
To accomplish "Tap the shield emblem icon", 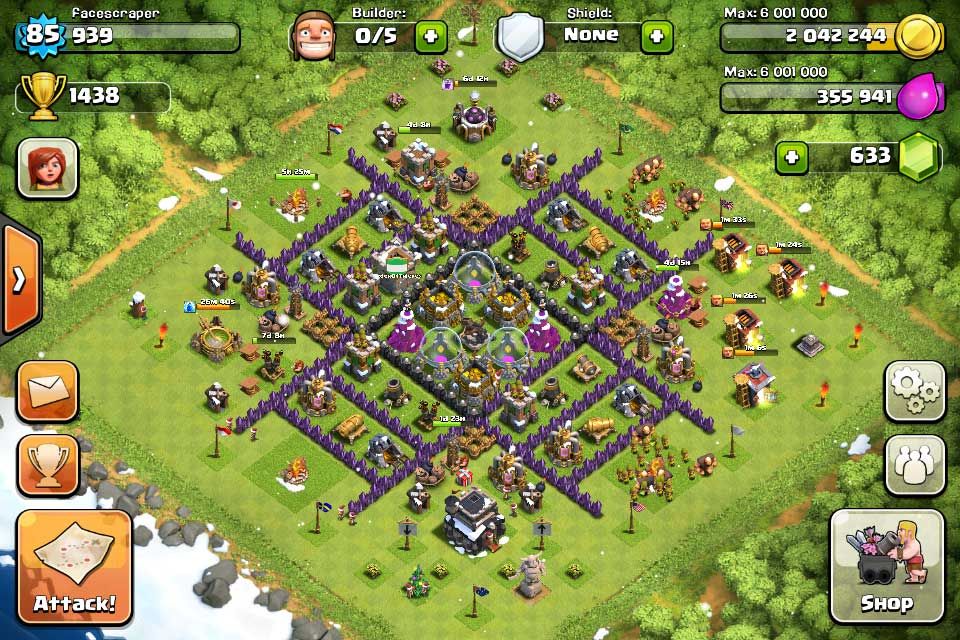I will tap(520, 37).
